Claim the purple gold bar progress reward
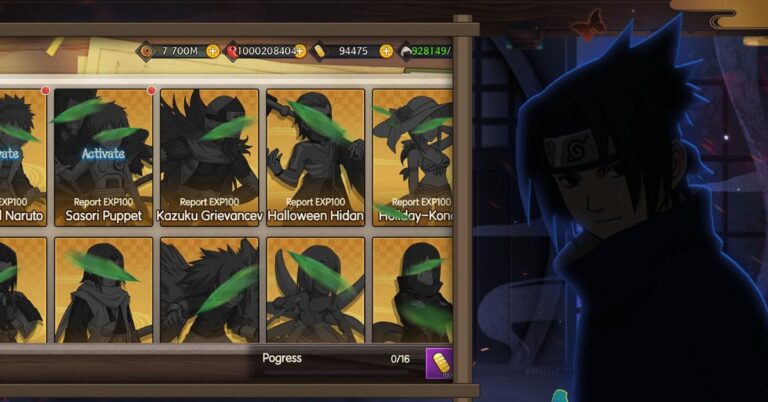768x402 pixels. (439, 362)
